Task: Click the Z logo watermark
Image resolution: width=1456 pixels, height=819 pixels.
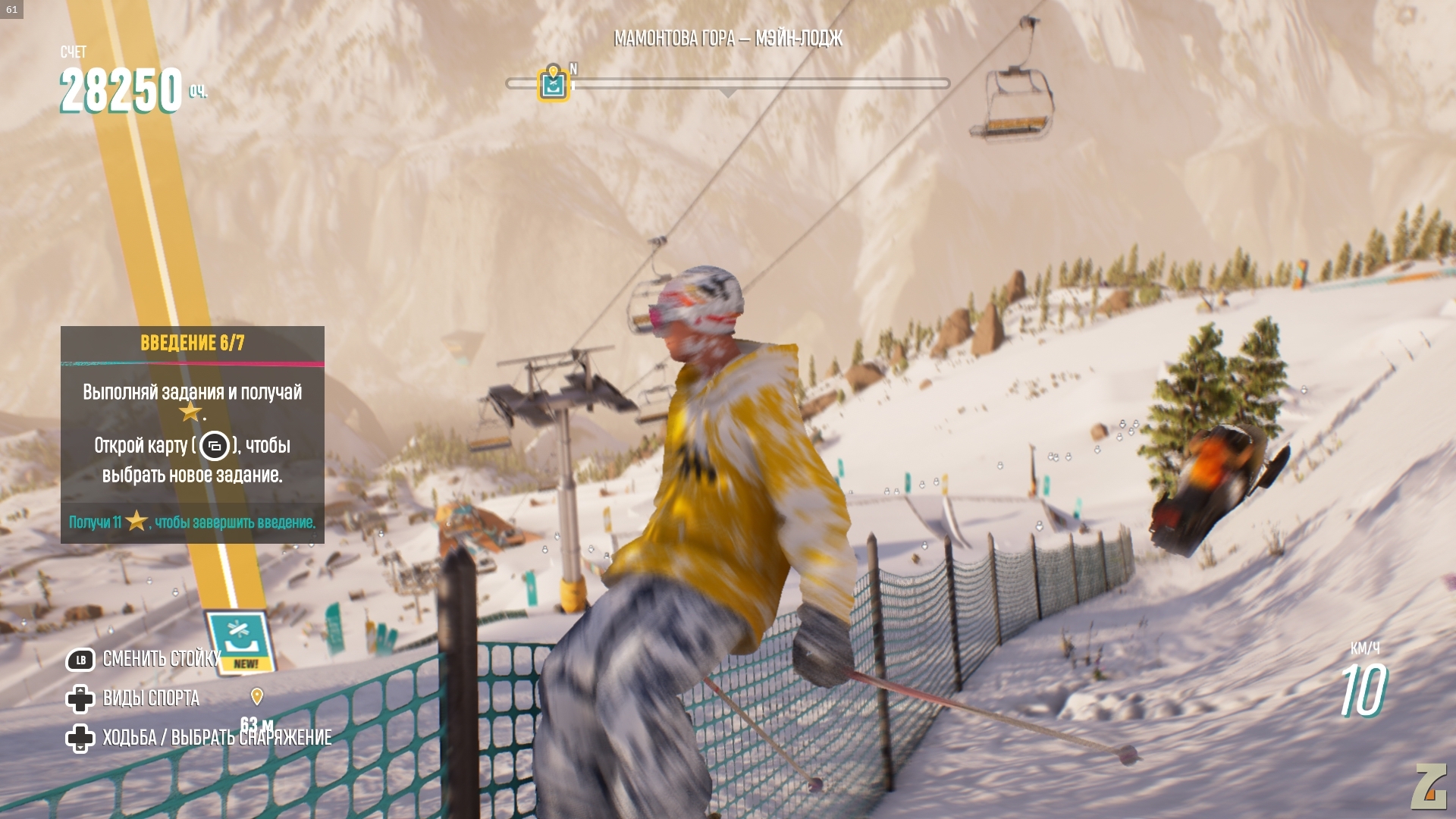Action: [1429, 788]
